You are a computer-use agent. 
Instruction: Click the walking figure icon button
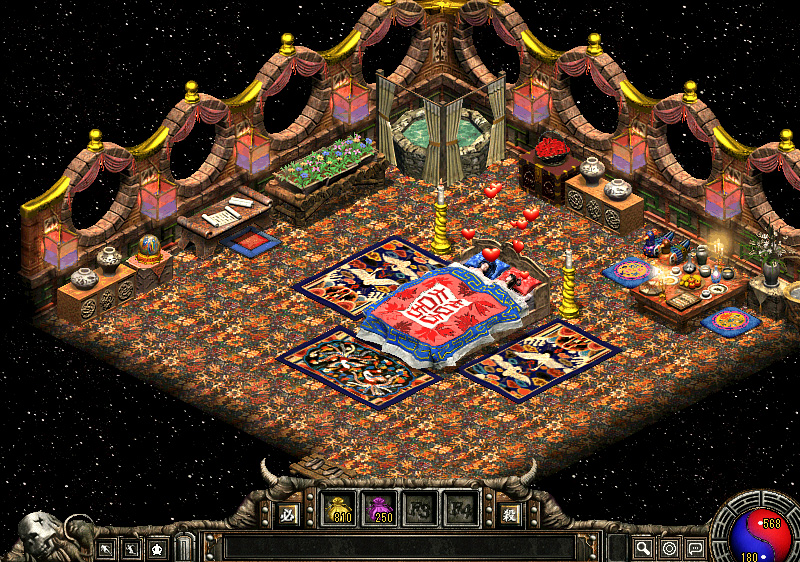point(131,548)
